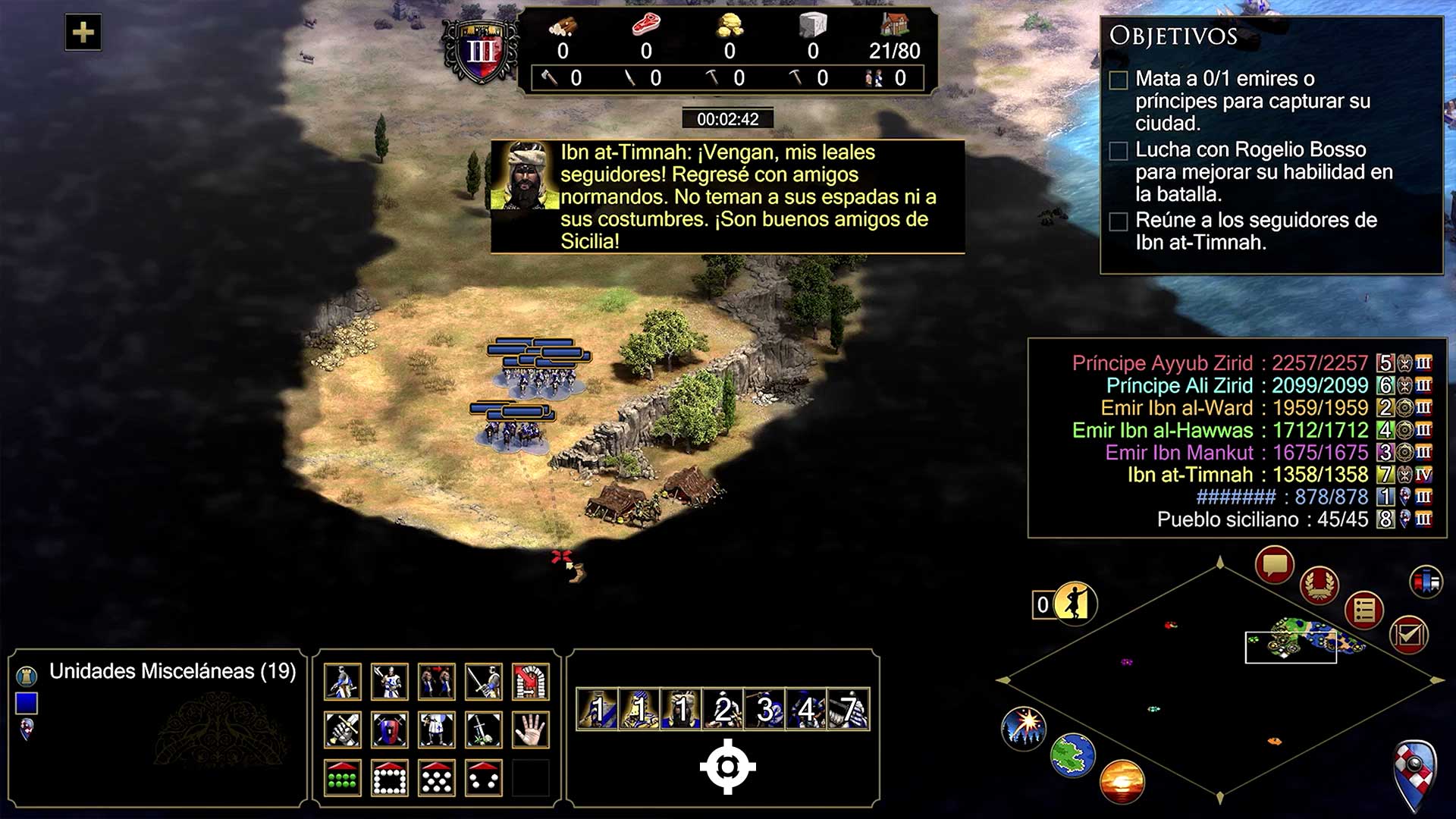Click the open hand stop command
Screen dimensions: 1456x819
tap(531, 730)
